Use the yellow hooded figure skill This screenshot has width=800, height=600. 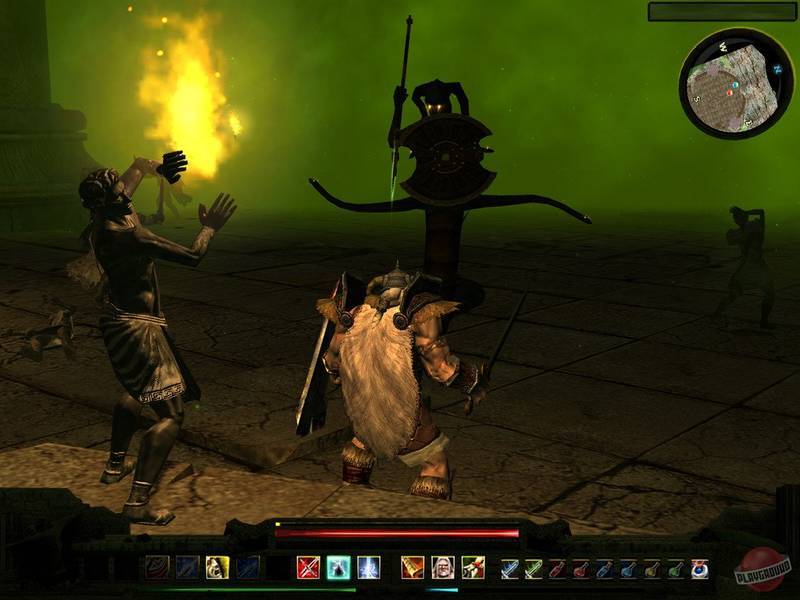216,568
